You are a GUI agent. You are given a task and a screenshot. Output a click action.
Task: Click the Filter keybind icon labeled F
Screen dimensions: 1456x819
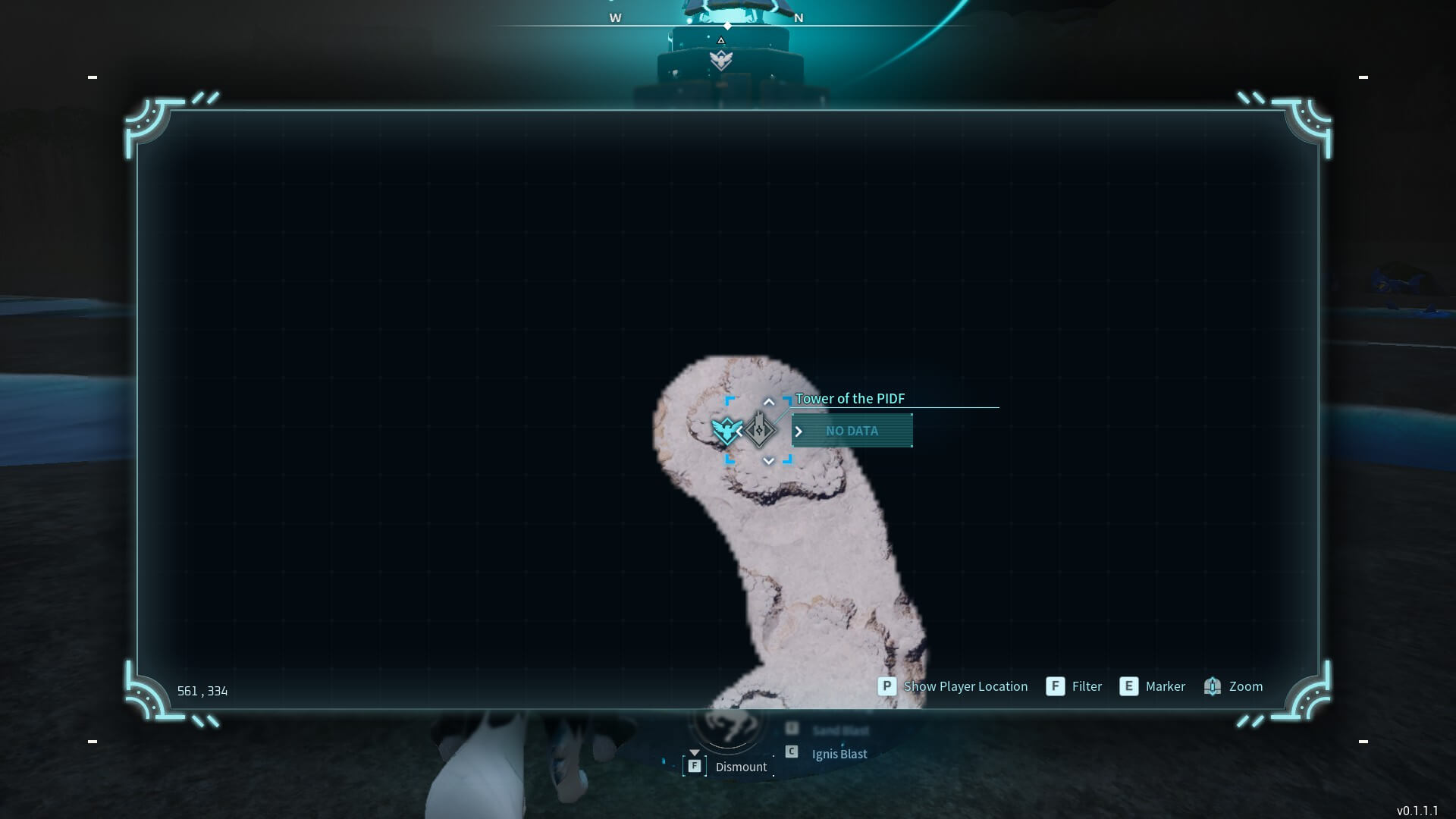1055,686
